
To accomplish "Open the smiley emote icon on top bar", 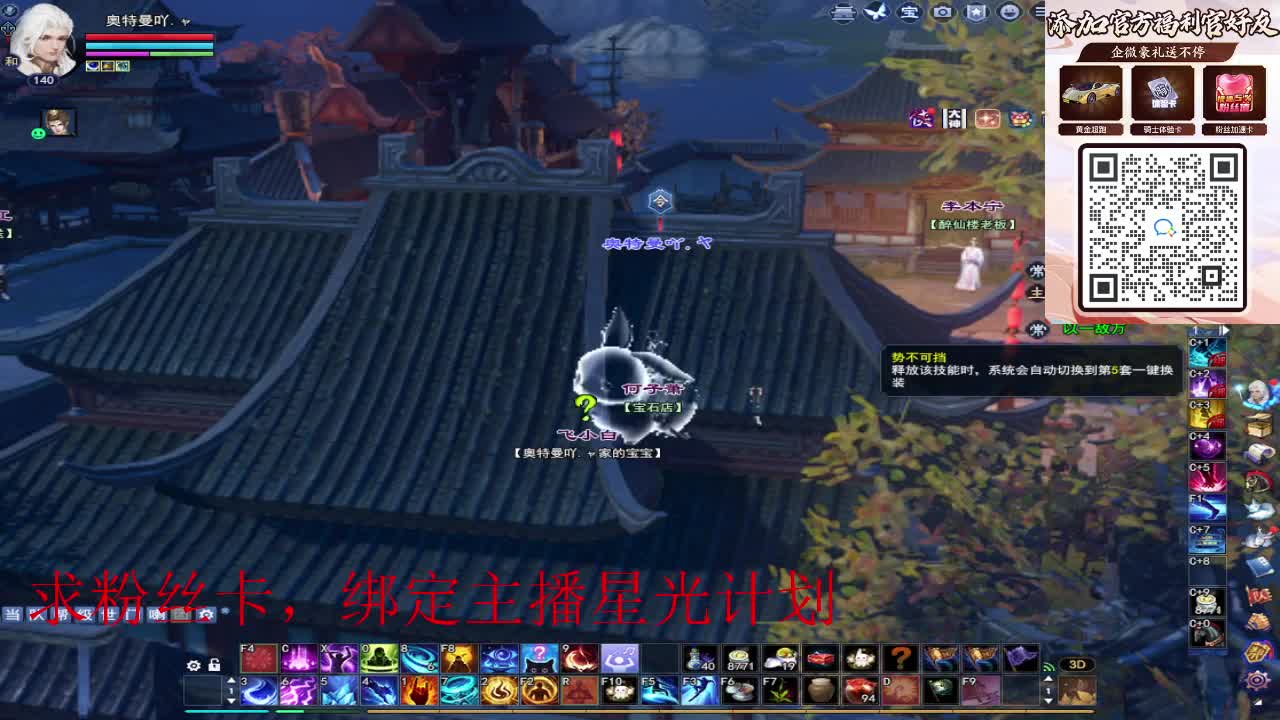I will tap(1010, 12).
